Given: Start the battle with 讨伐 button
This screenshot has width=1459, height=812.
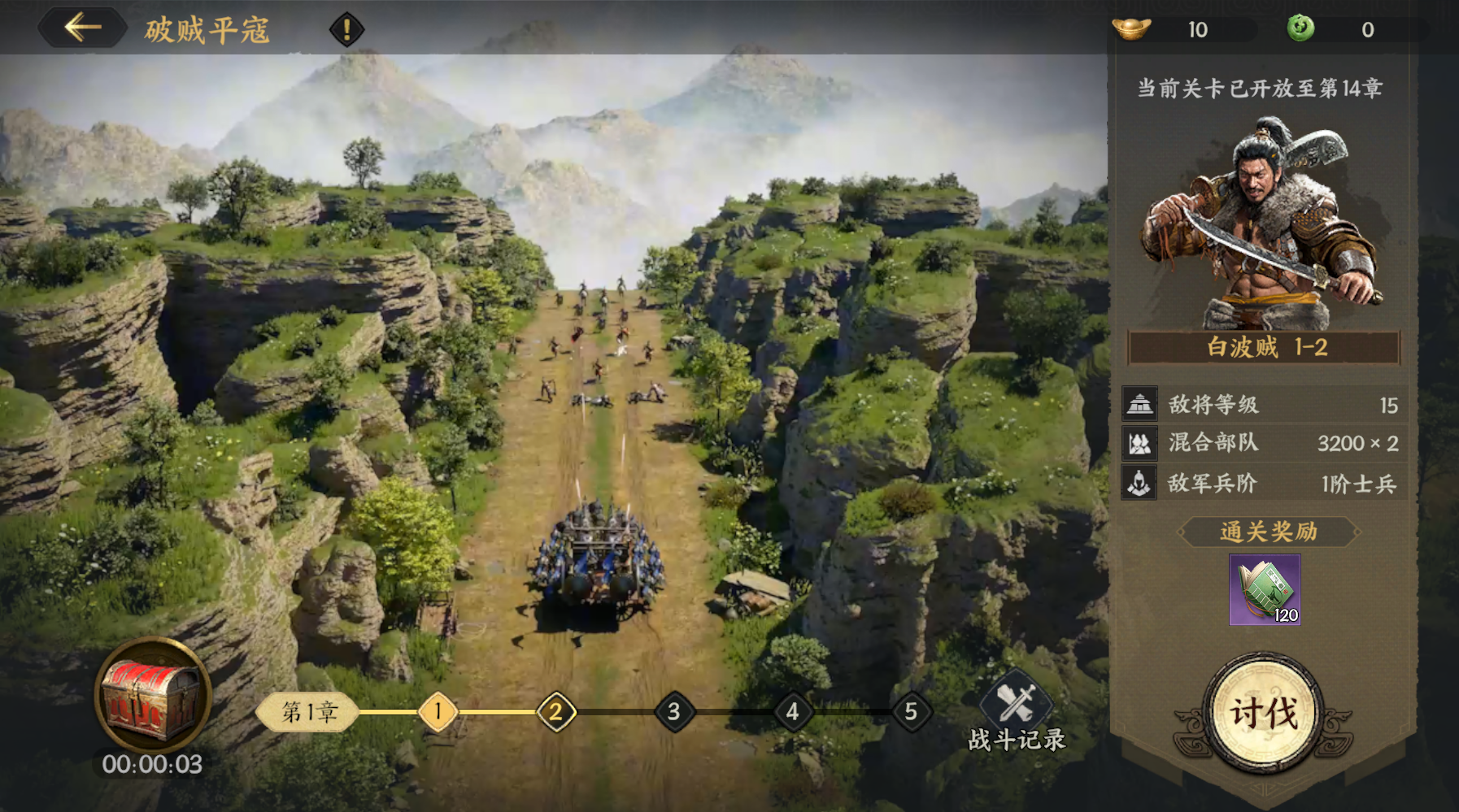Looking at the screenshot, I should pyautogui.click(x=1263, y=714).
